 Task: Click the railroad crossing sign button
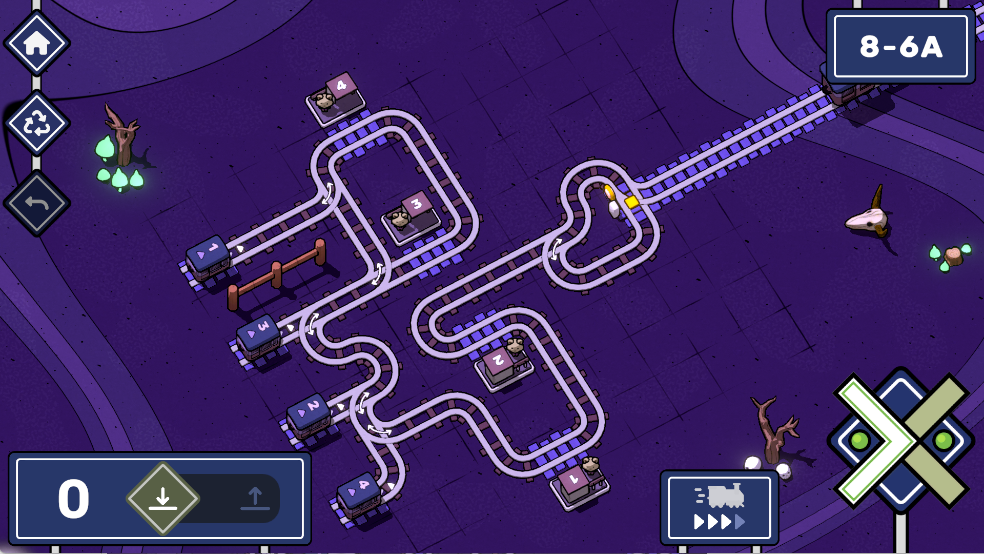click(900, 440)
